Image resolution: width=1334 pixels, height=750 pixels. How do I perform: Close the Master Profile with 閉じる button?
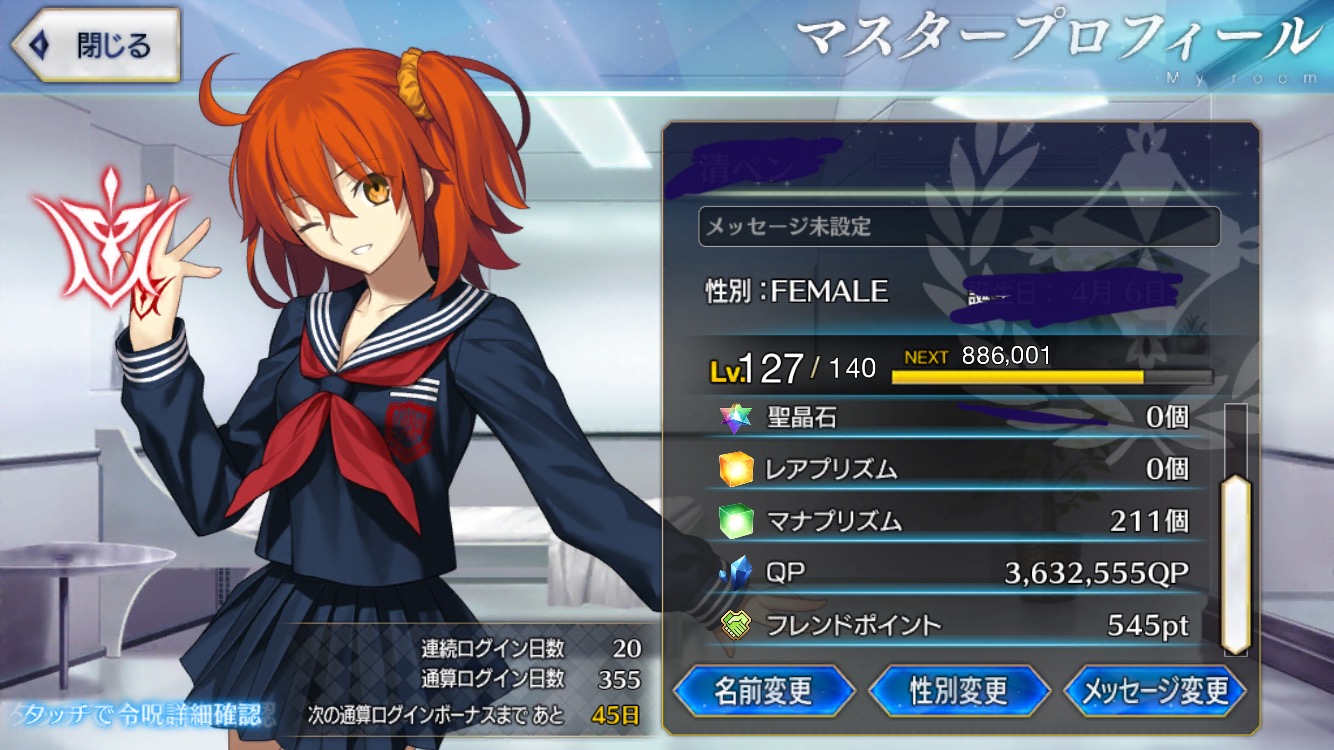pyautogui.click(x=95, y=45)
